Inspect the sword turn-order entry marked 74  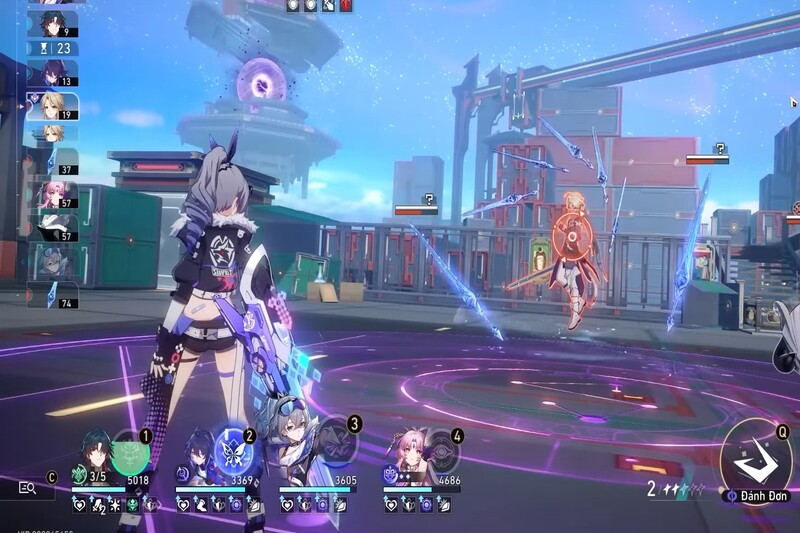tap(52, 294)
